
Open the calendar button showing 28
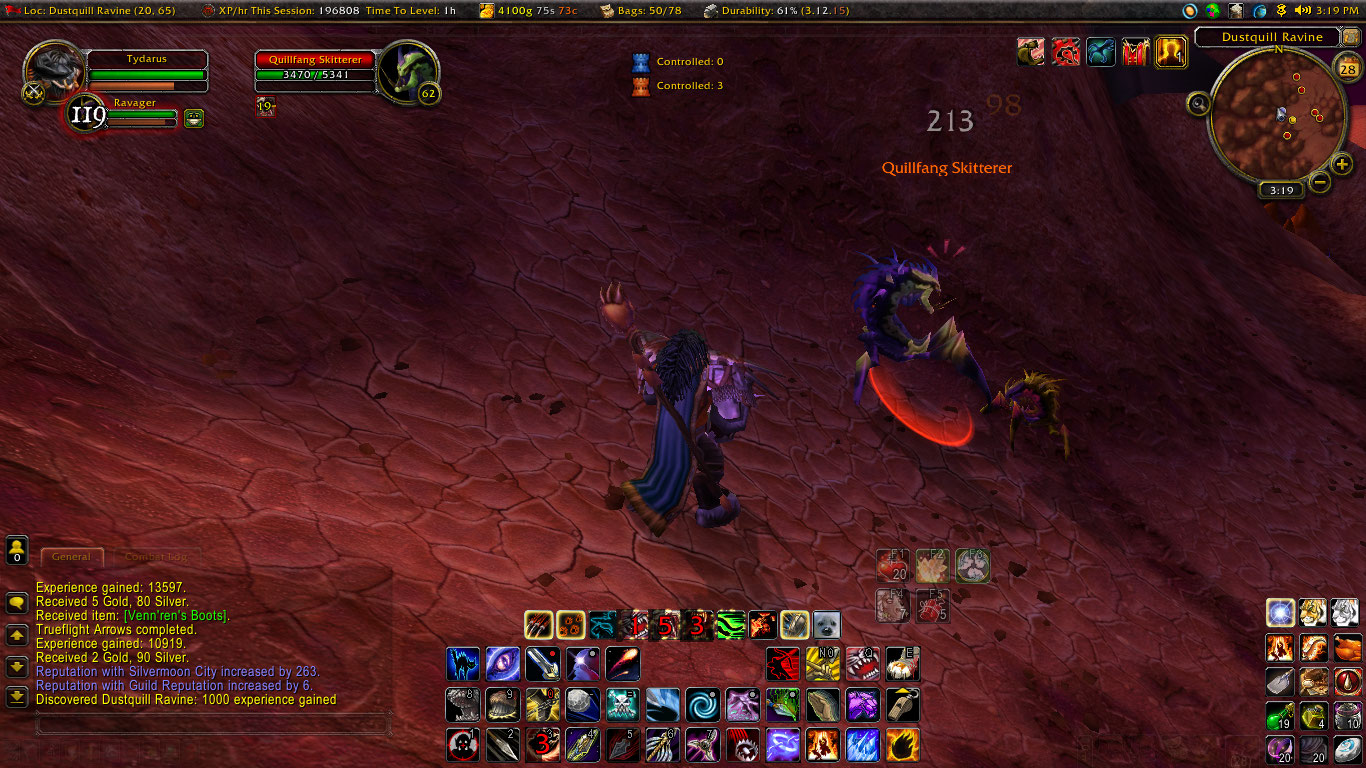pos(1348,69)
